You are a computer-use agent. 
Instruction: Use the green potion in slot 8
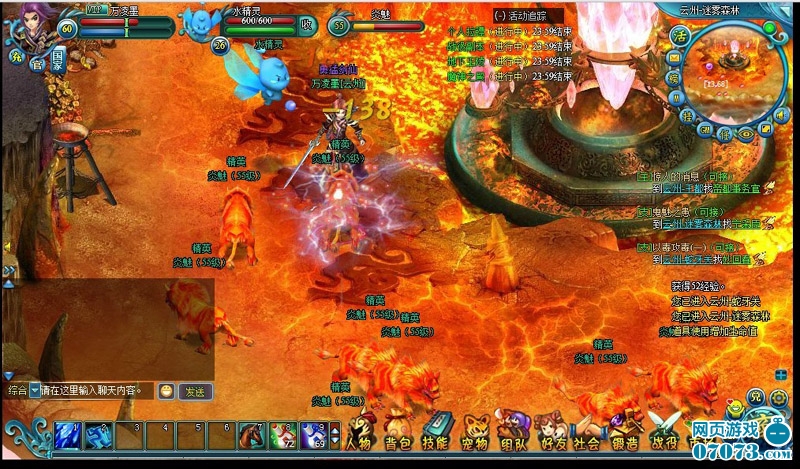tap(281, 434)
